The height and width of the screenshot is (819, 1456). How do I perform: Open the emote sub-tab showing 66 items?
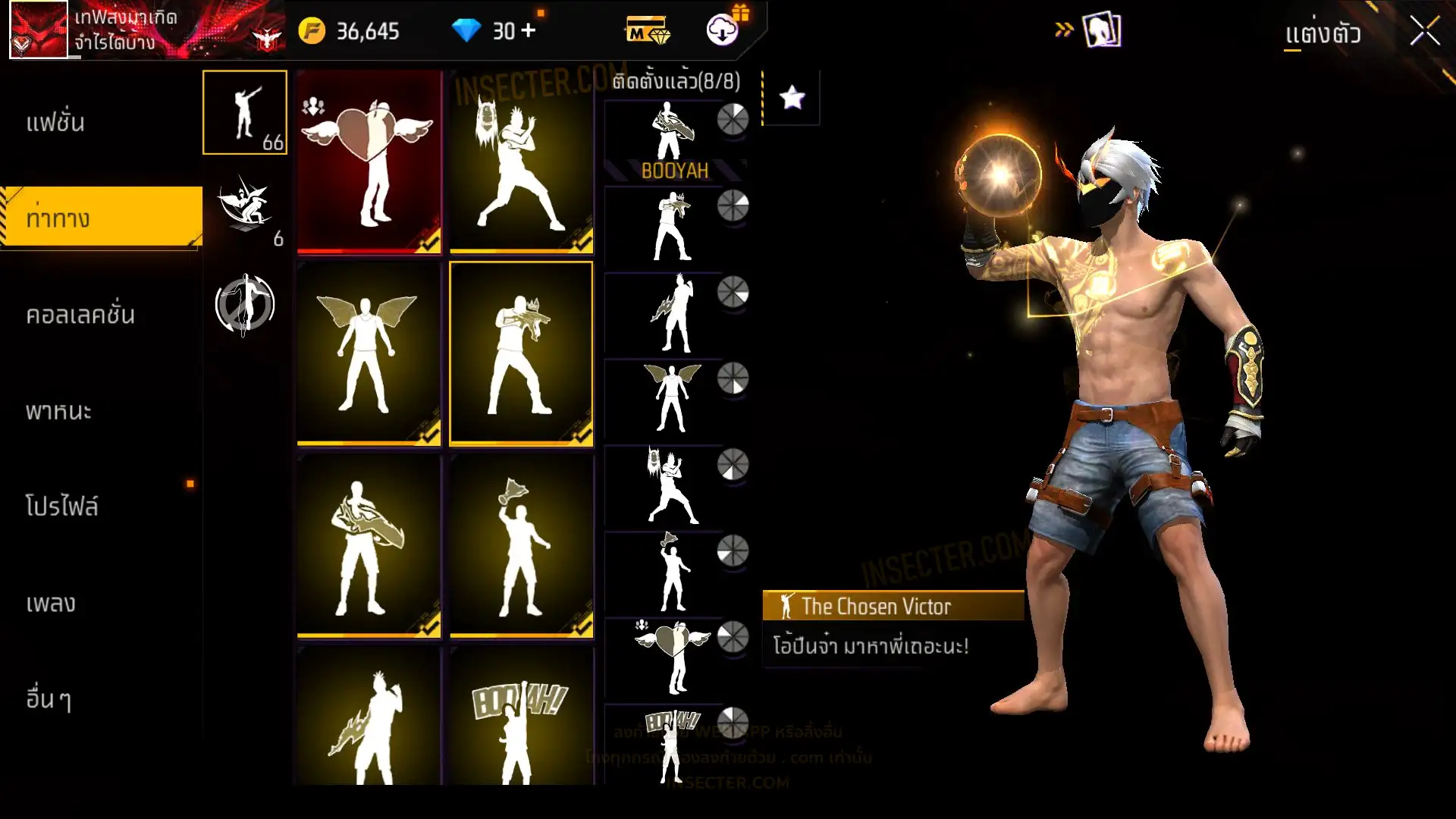245,112
